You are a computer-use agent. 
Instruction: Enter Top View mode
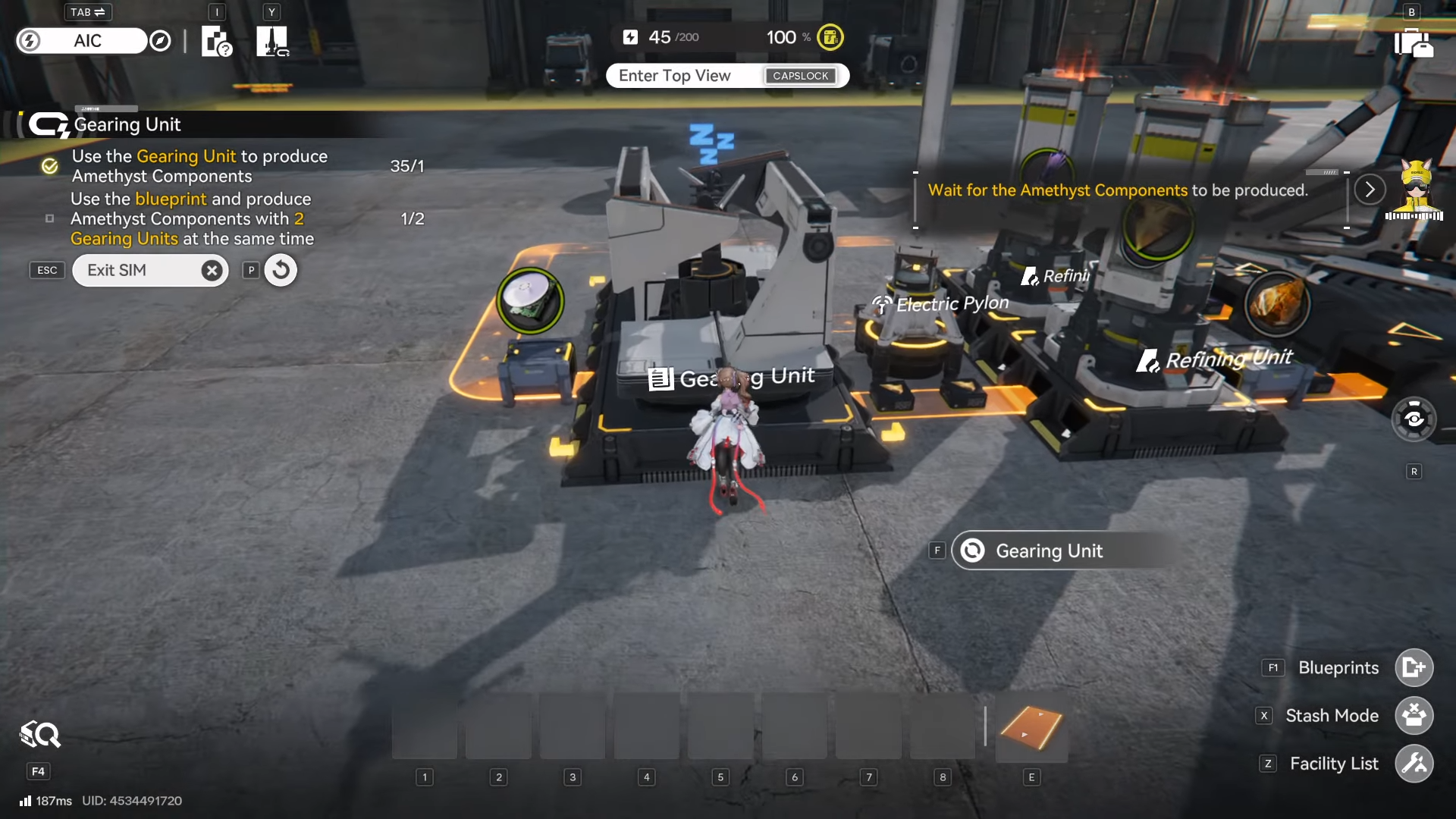click(x=726, y=76)
